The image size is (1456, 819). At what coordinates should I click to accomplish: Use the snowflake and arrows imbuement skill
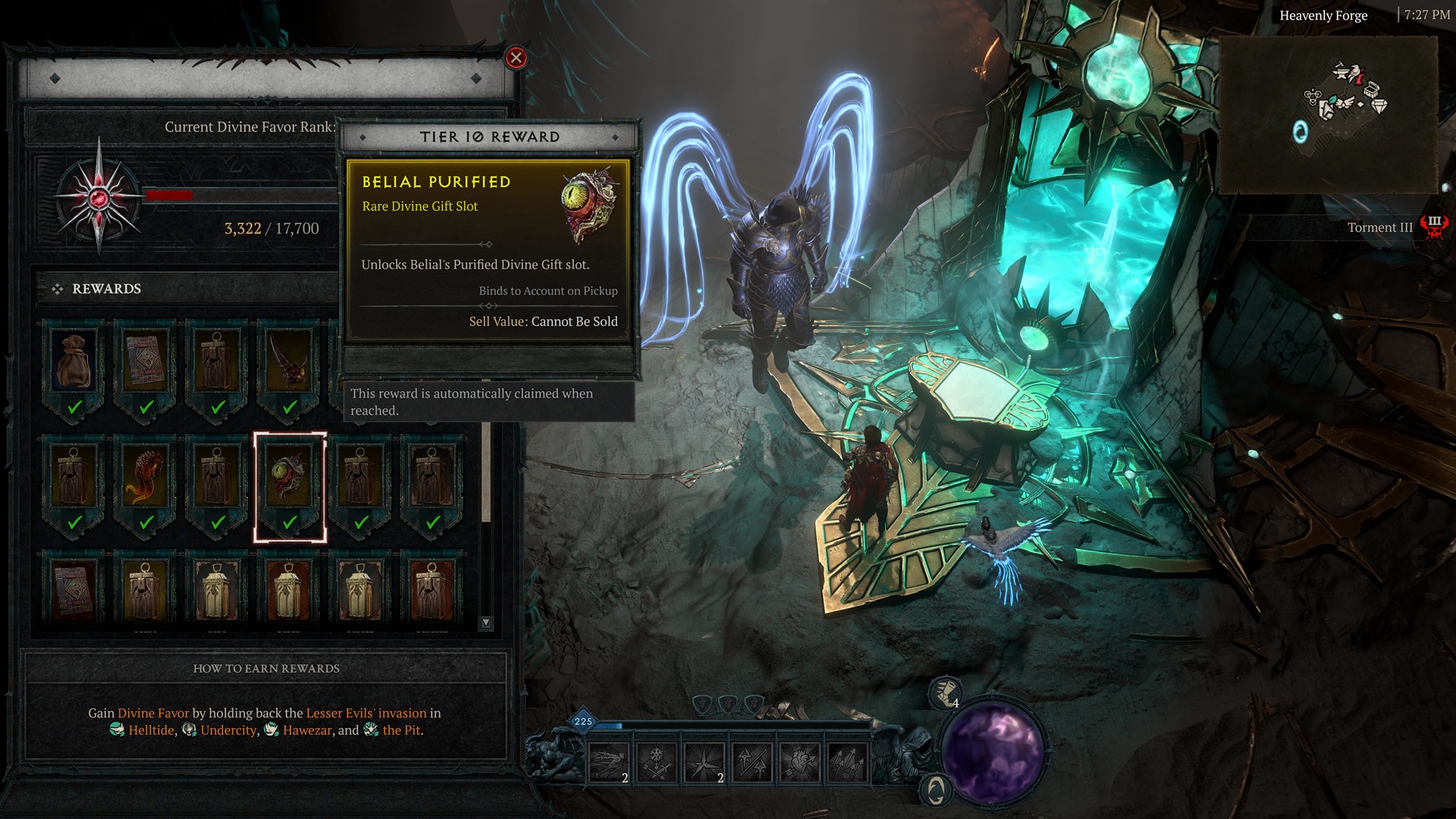pyautogui.click(x=657, y=761)
